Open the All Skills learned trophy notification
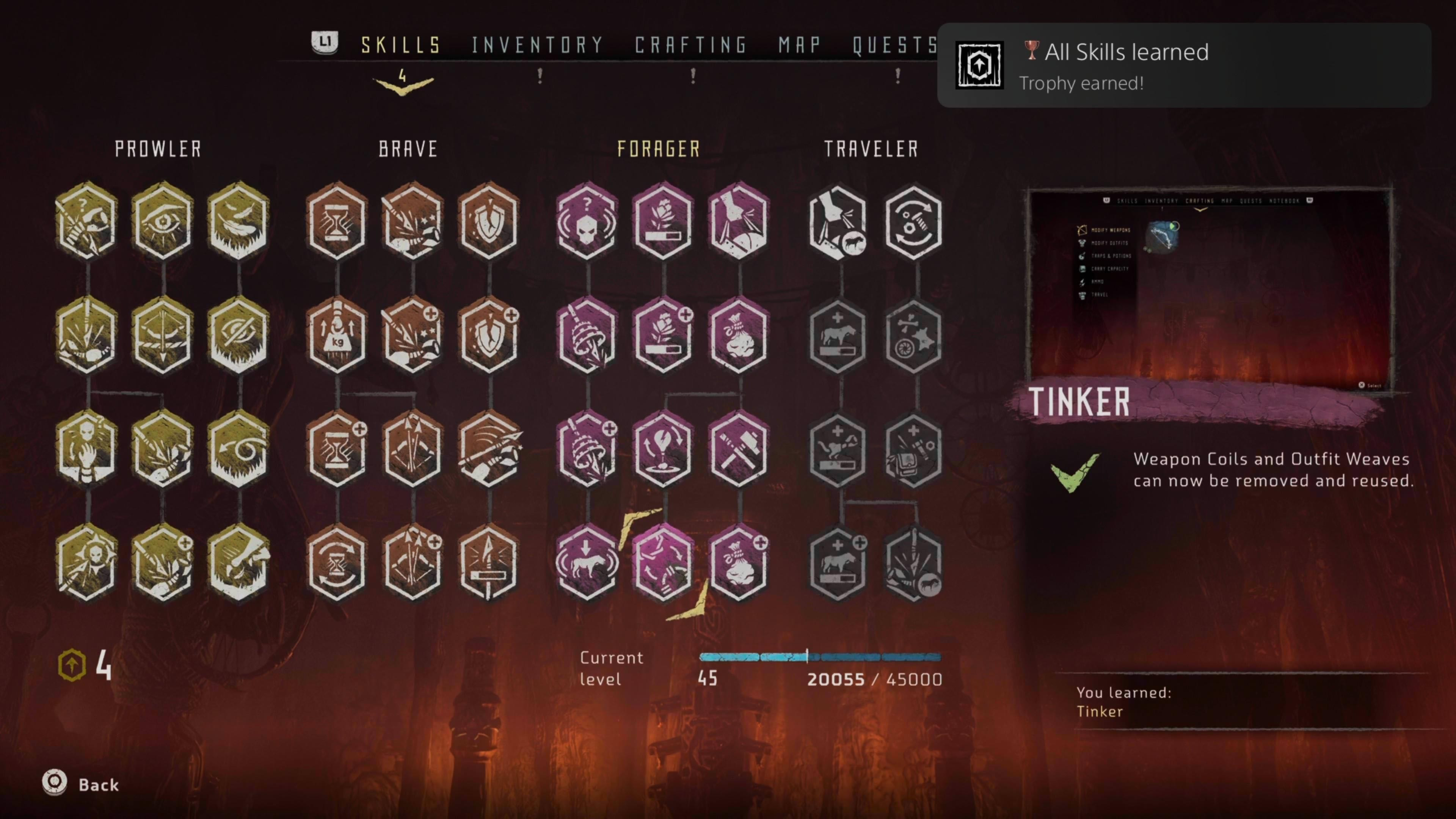The width and height of the screenshot is (1456, 819). pos(1183,66)
